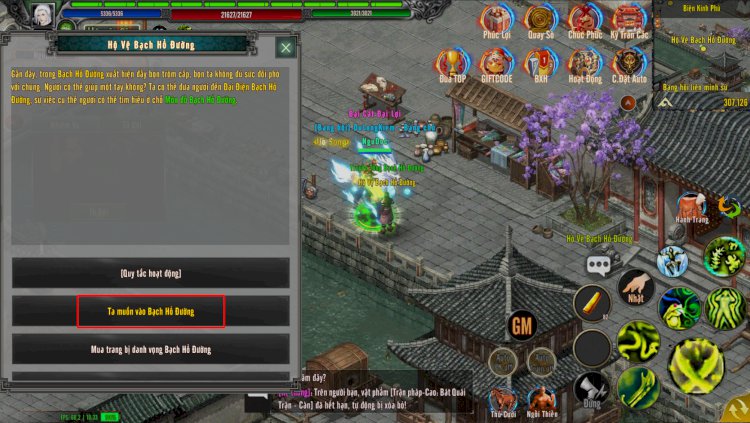Open the chat speech bubble

pos(599,264)
